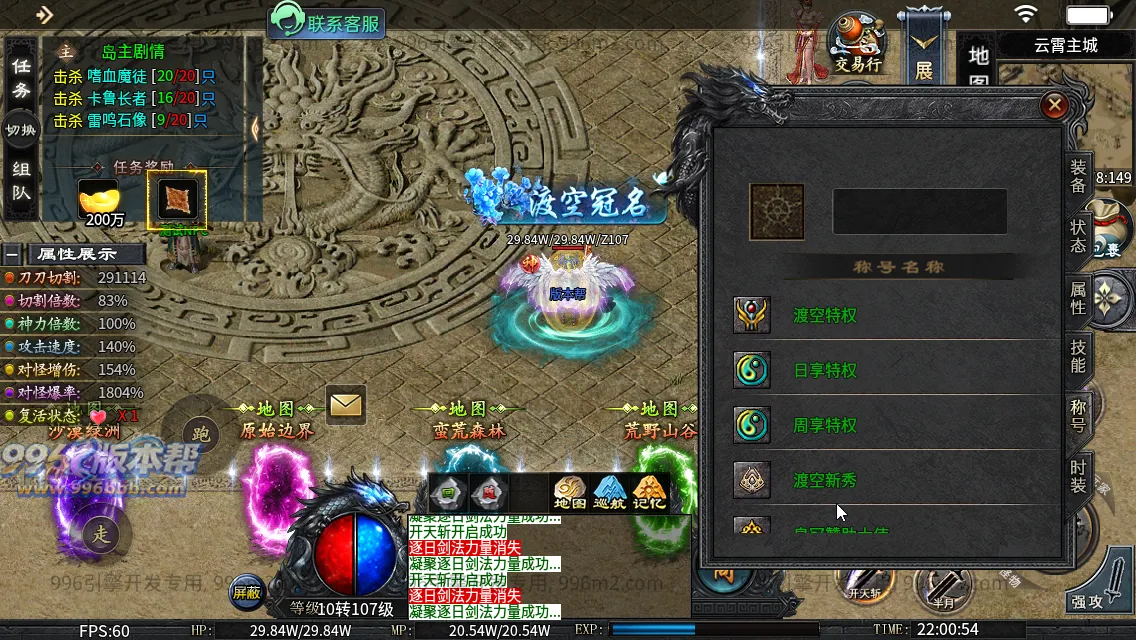The height and width of the screenshot is (640, 1136).
Task: Select the 称号 titles tab
Action: (x=1078, y=415)
